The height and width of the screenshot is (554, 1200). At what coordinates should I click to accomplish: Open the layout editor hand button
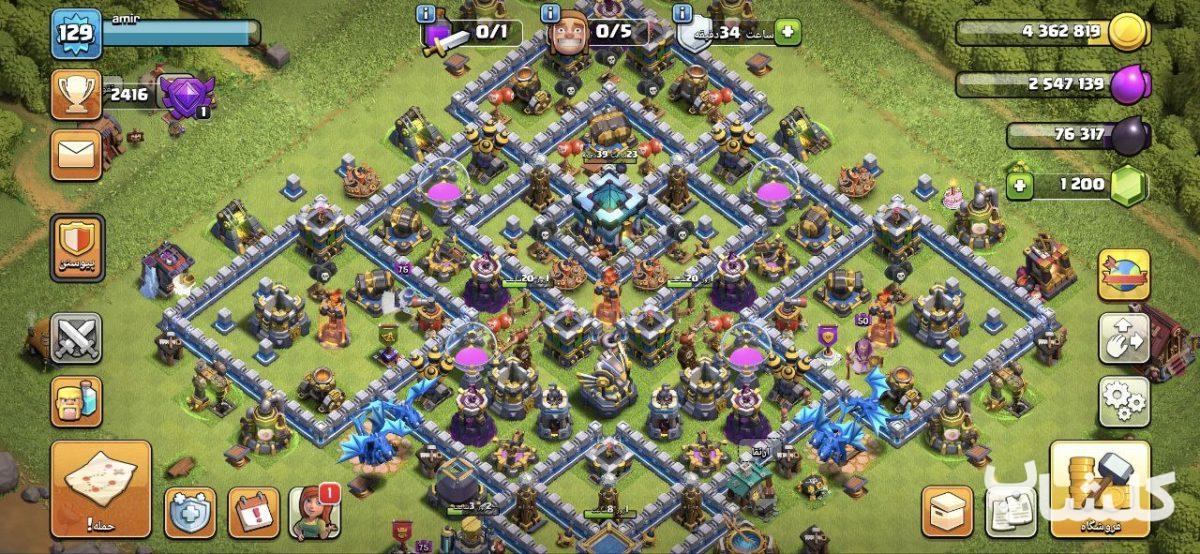point(1123,338)
